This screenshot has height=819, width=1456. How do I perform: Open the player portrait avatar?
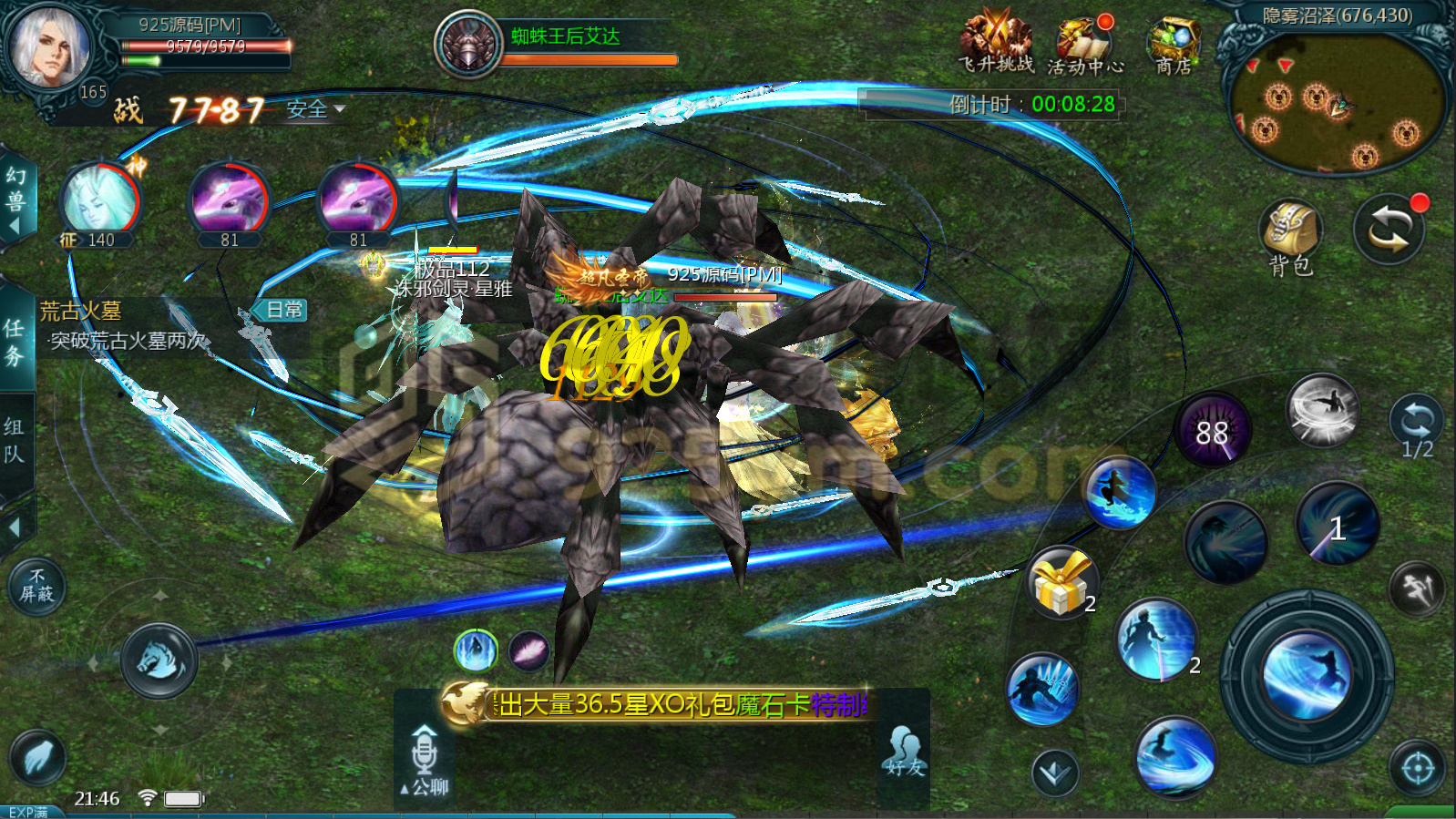pyautogui.click(x=49, y=47)
